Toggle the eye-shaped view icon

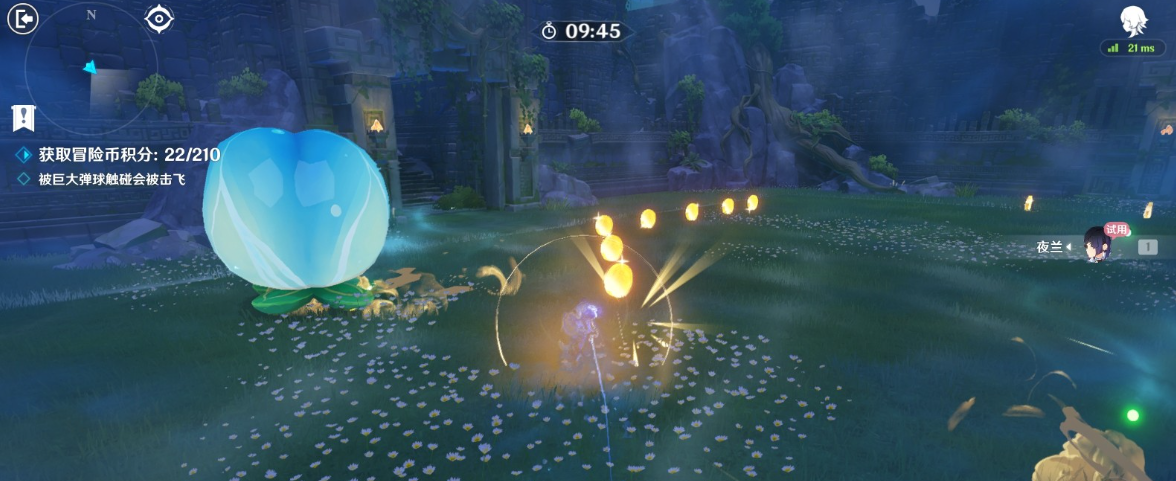point(159,18)
